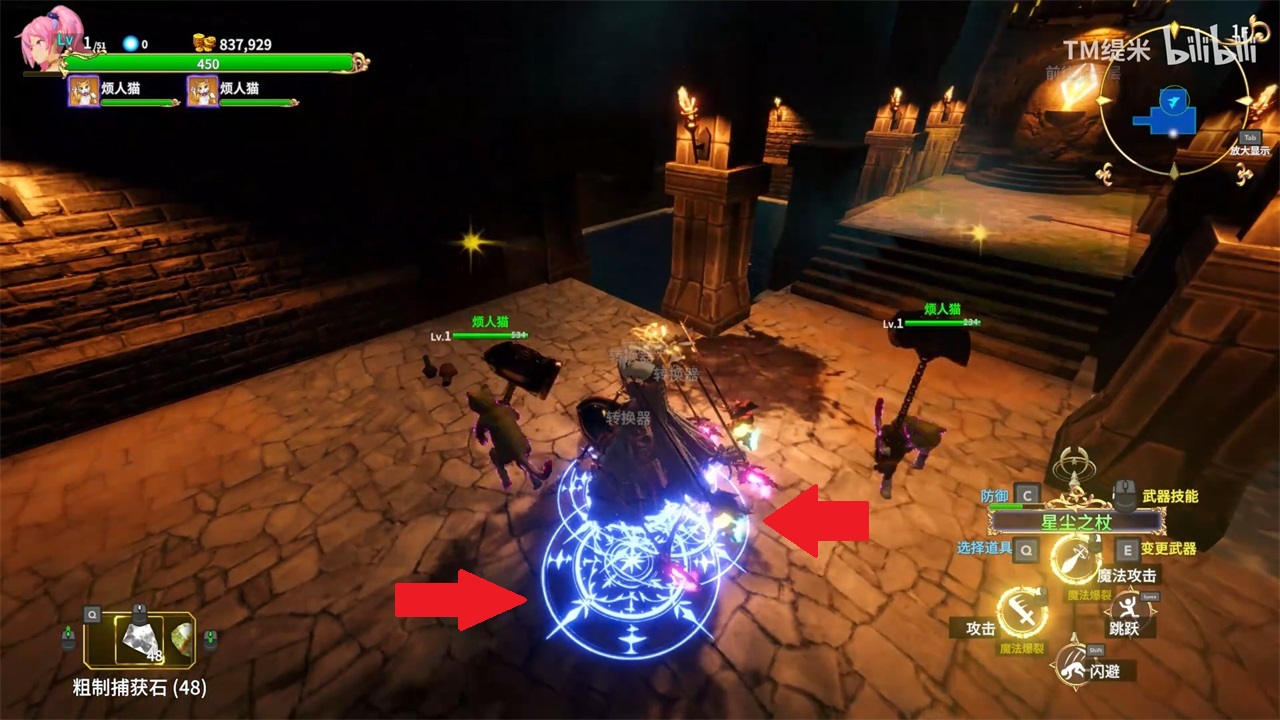The width and height of the screenshot is (1280, 720).
Task: Select the crude capture stone slot
Action: (137, 639)
